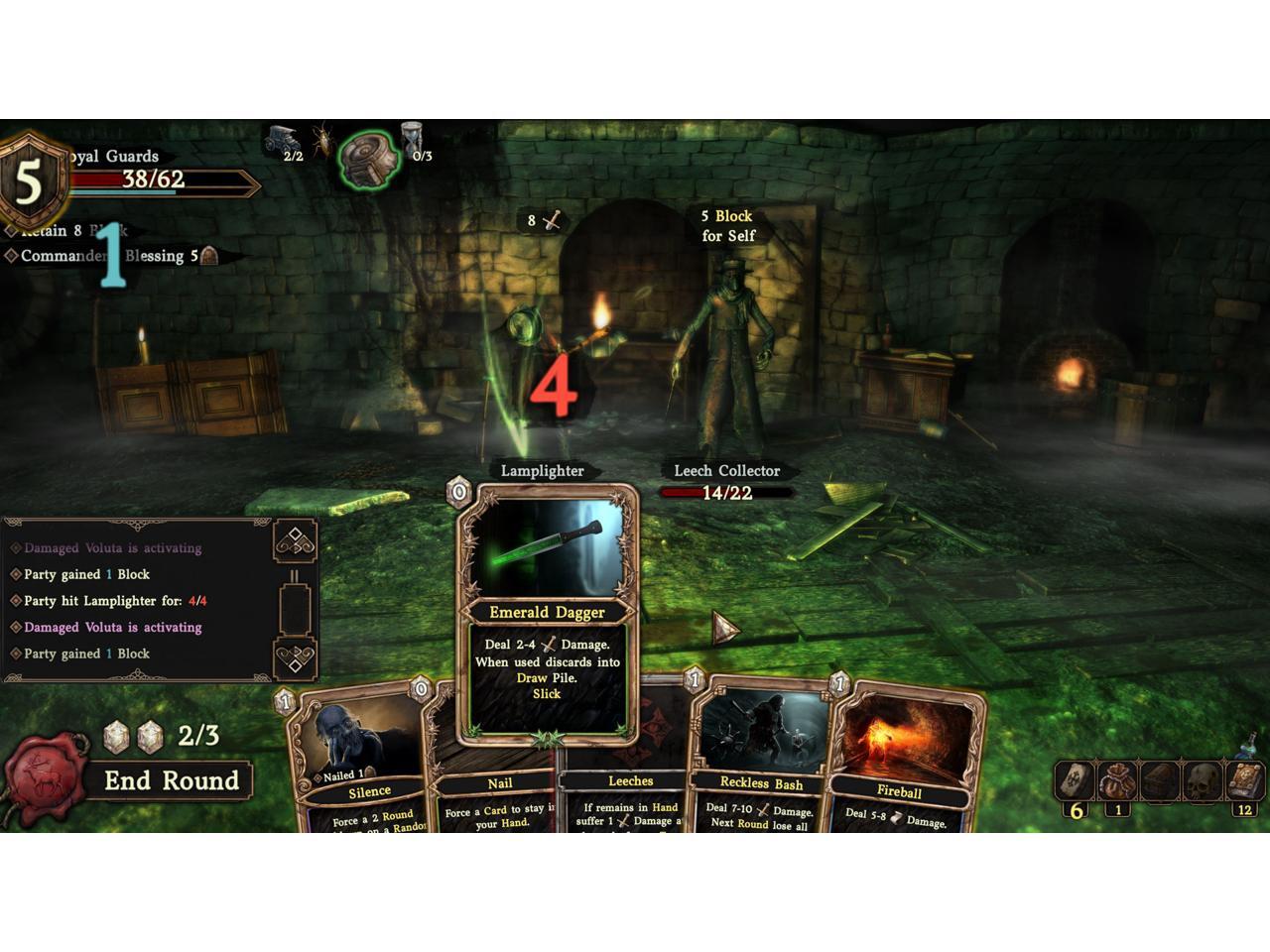The image size is (1270, 952).
Task: Click the dark chest icon
Action: tap(1159, 780)
